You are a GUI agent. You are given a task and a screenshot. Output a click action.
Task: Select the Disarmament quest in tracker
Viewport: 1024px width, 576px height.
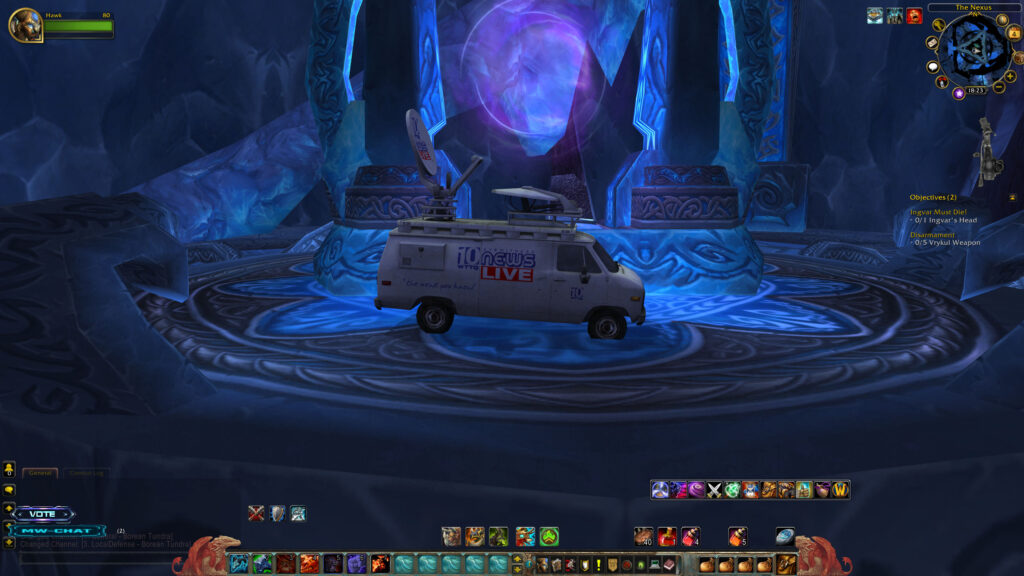click(x=935, y=234)
